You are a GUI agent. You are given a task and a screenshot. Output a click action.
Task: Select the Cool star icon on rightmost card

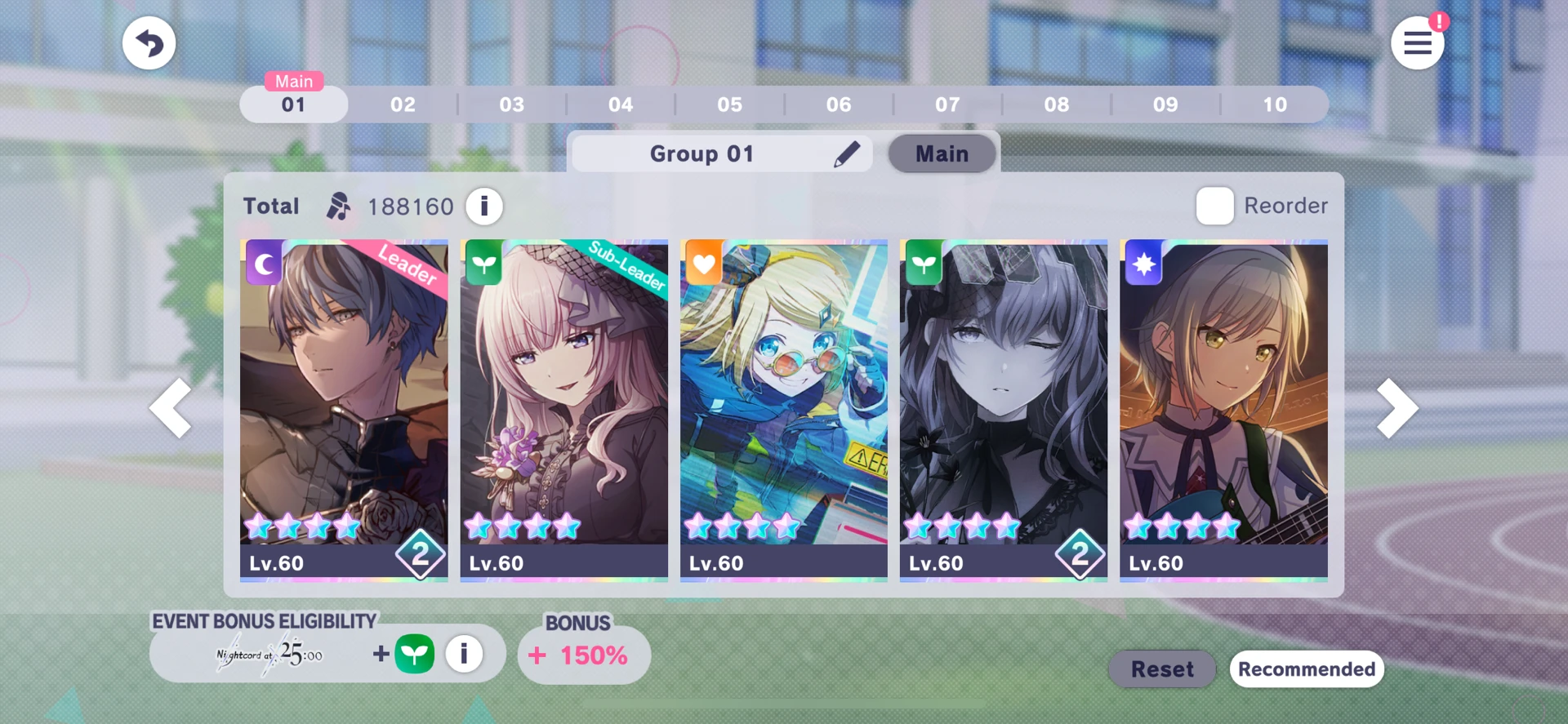tap(1144, 263)
